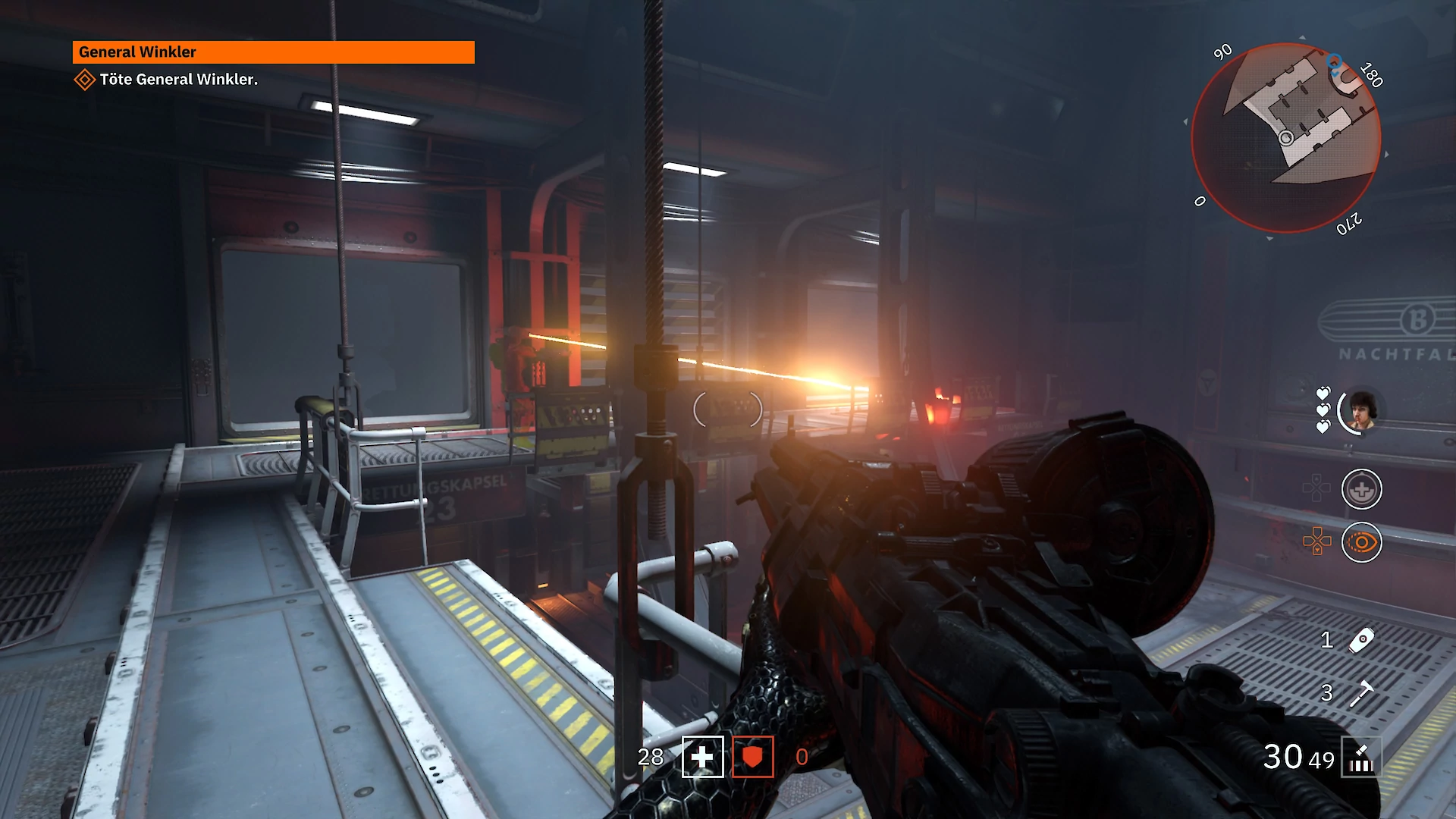Select the co-op partner portrait
This screenshot has width=1456, height=819.
point(1362,412)
